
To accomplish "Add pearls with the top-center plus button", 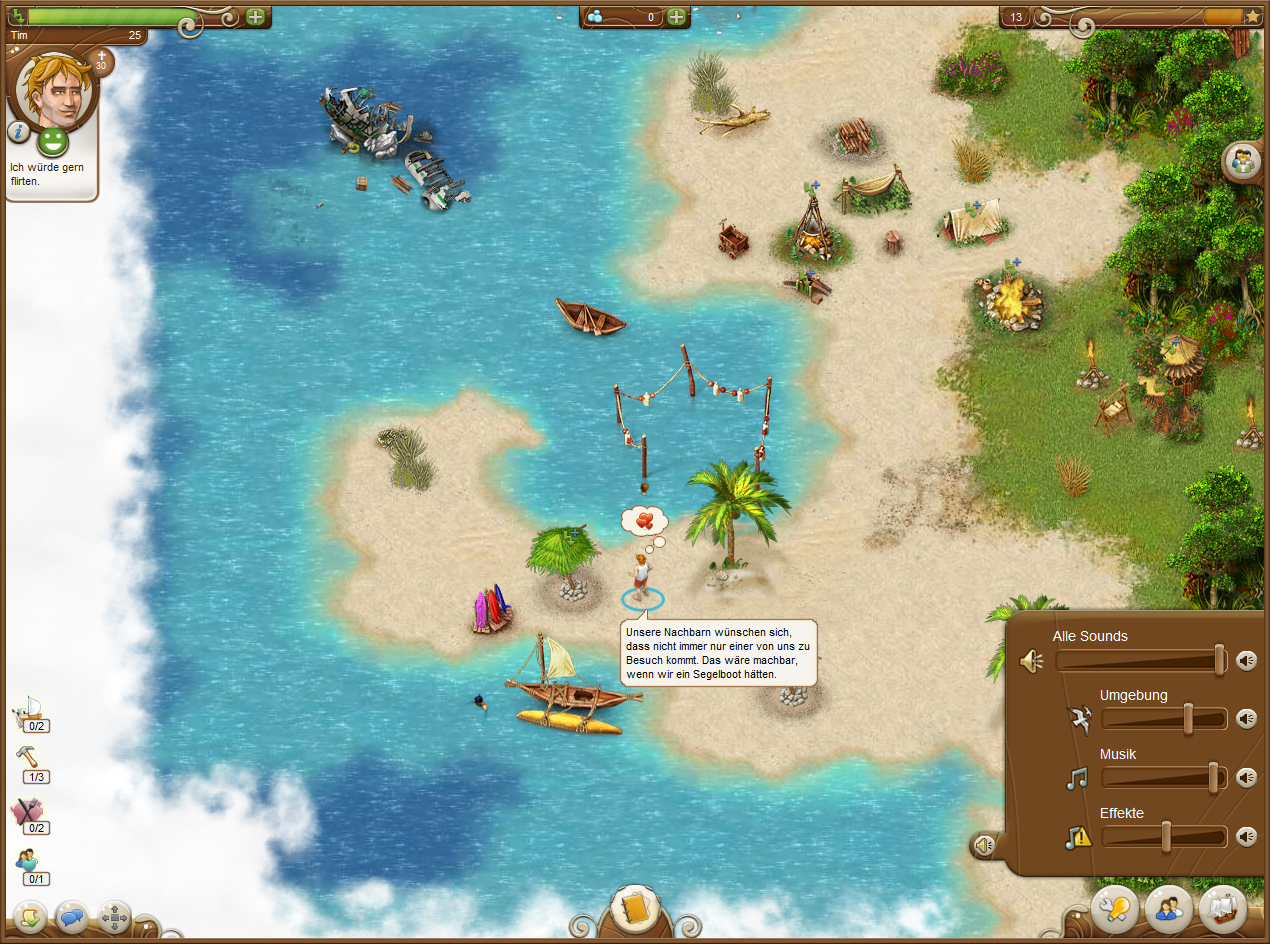I will [x=677, y=17].
